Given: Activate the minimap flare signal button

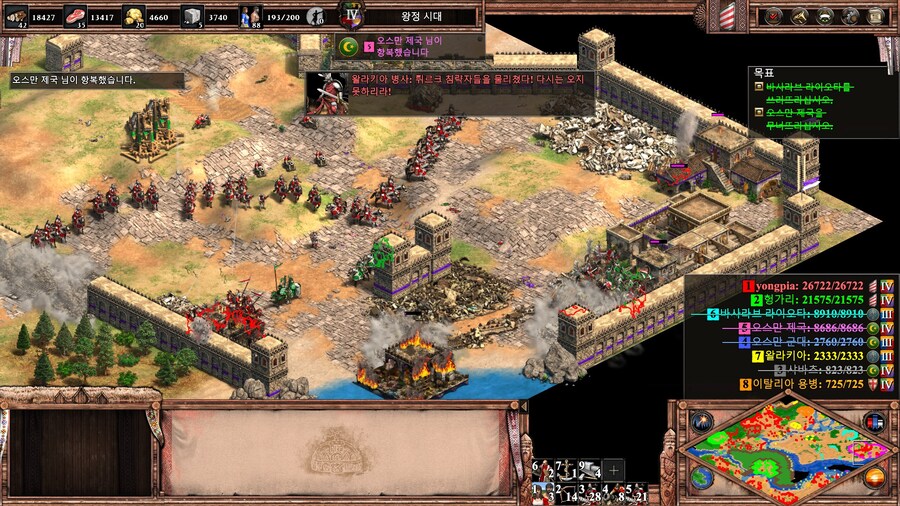Looking at the screenshot, I should click(702, 421).
